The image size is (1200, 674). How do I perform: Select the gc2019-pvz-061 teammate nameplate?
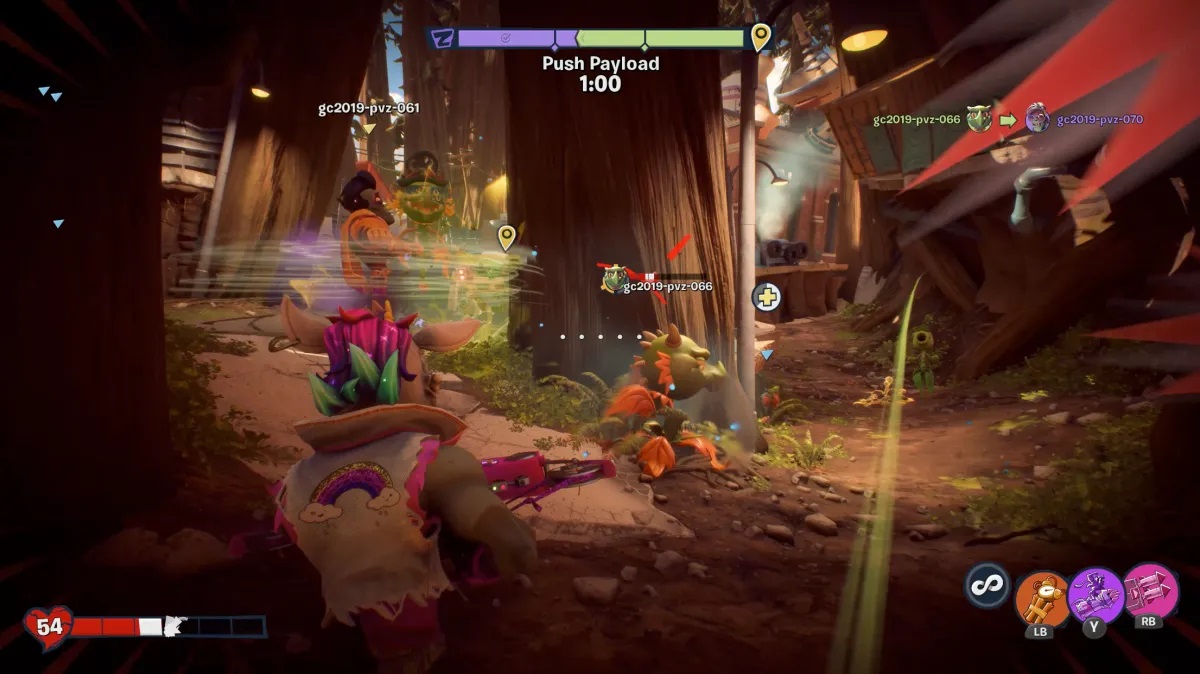coord(368,108)
